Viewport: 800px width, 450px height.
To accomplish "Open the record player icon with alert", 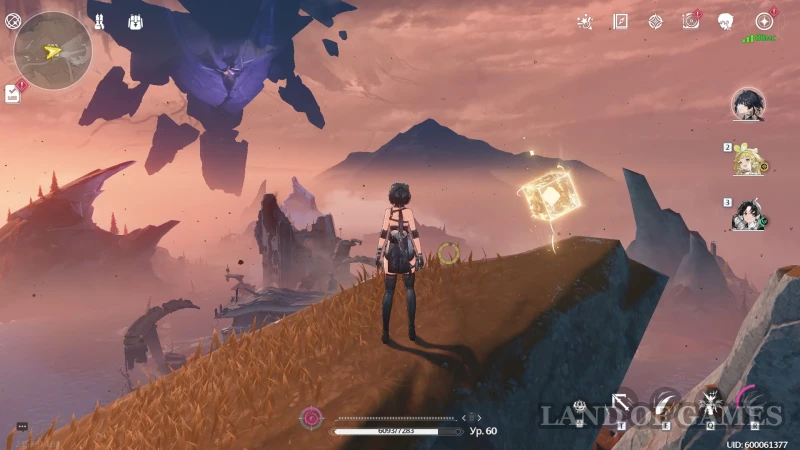I will click(690, 21).
